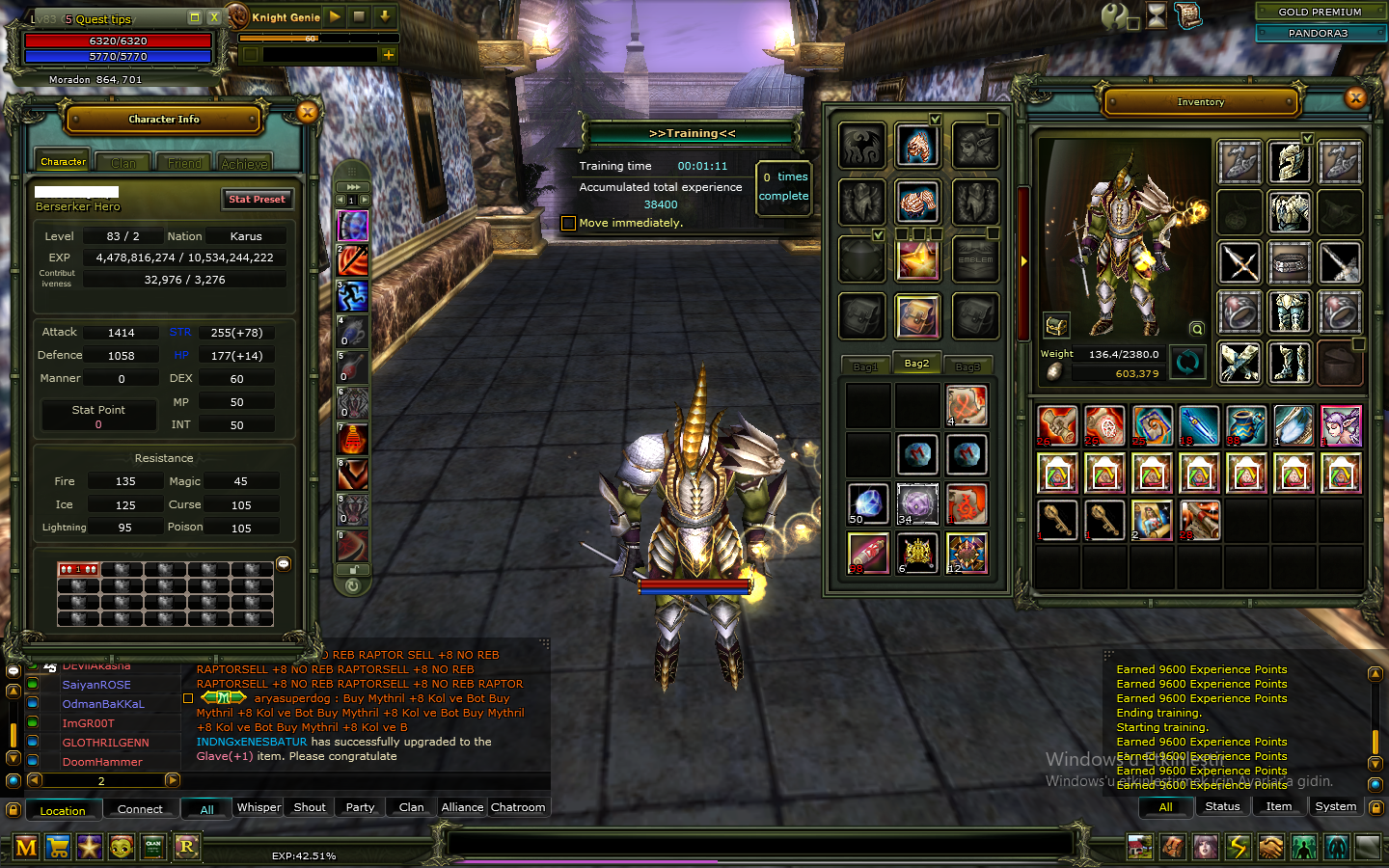Image resolution: width=1389 pixels, height=868 pixels.
Task: Select SaiyanROSE in the player list
Action: pos(96,685)
